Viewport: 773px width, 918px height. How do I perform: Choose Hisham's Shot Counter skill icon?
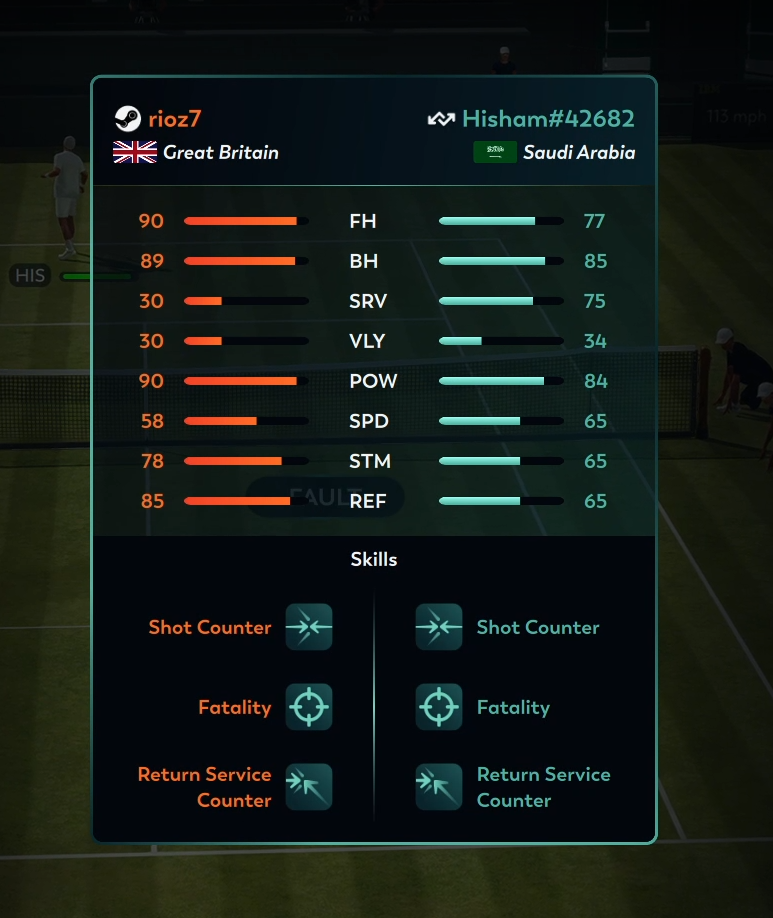pos(439,627)
